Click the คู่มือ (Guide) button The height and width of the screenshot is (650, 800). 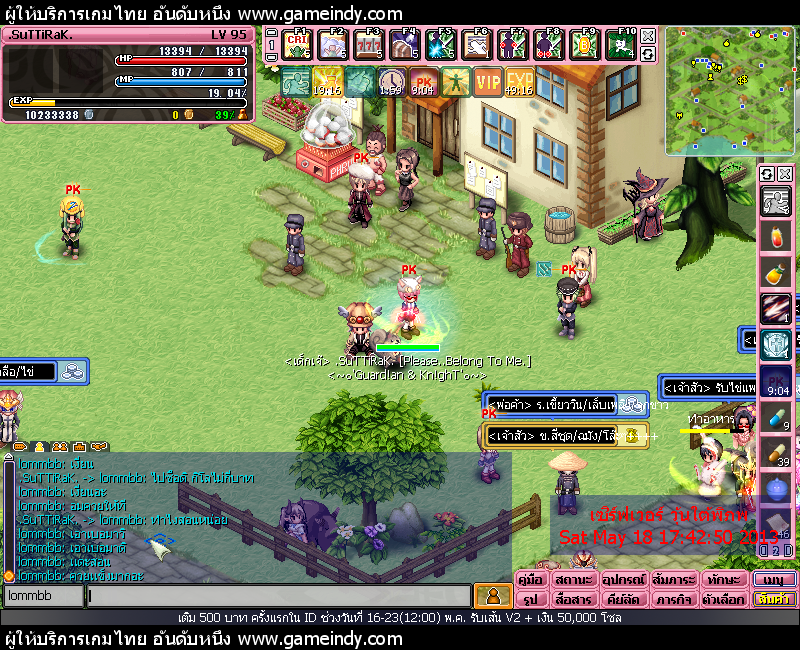(530, 580)
